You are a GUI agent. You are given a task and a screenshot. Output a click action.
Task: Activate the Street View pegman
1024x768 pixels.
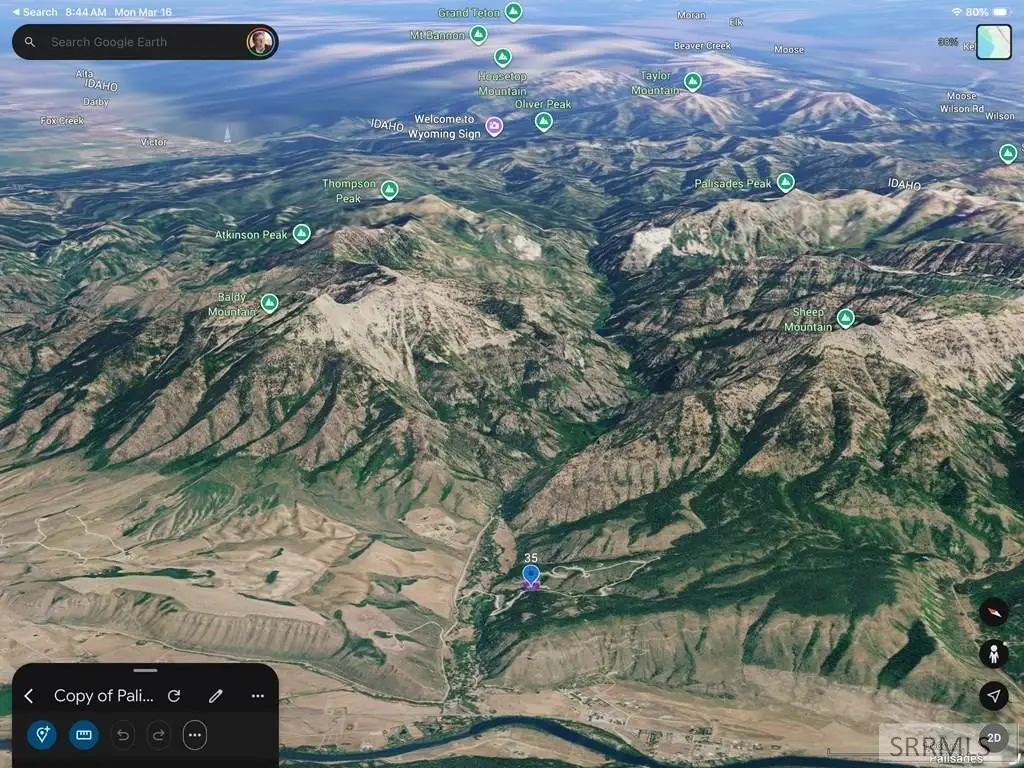pyautogui.click(x=993, y=654)
